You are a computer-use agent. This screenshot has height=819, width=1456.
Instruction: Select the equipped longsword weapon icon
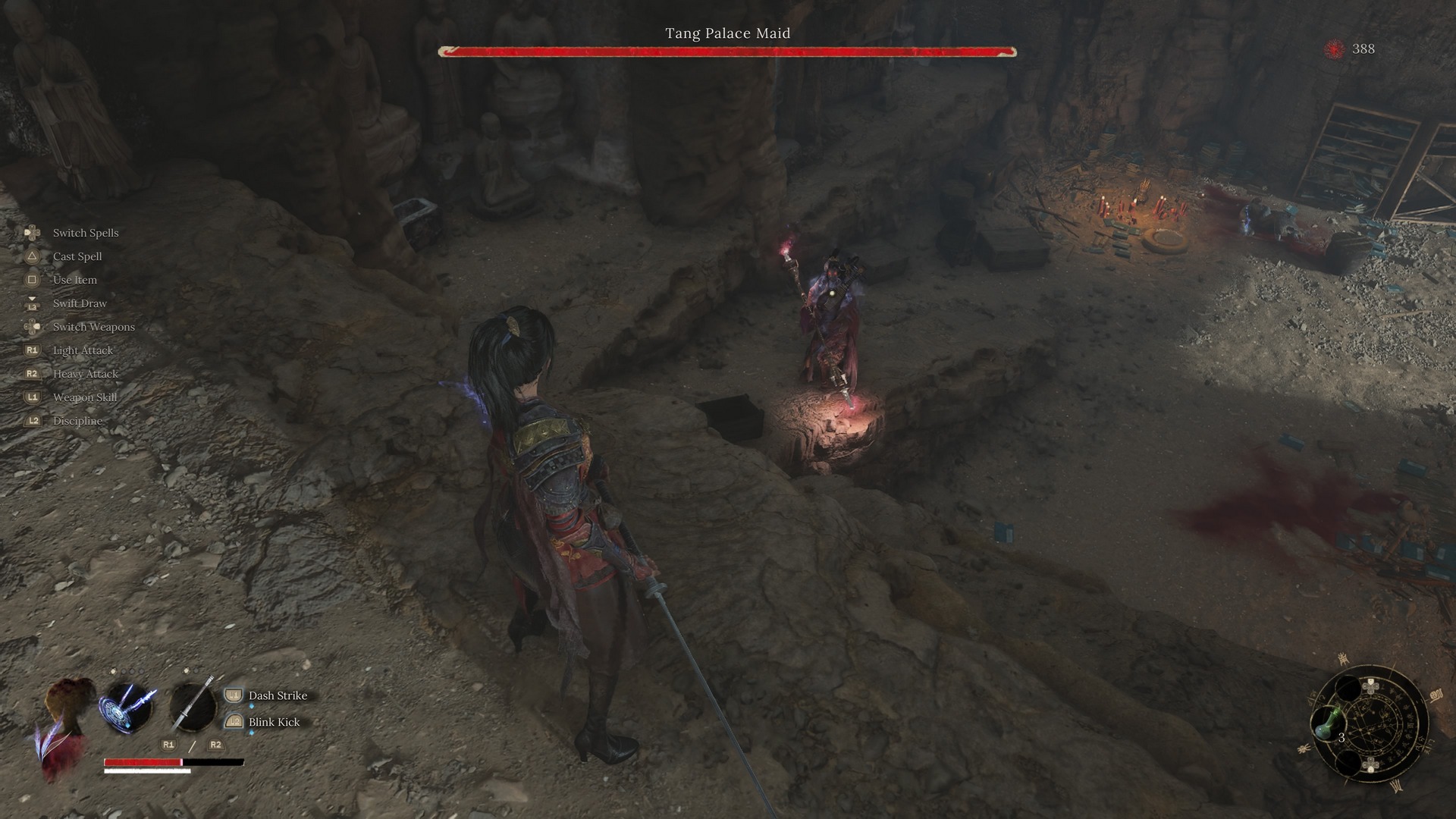193,707
